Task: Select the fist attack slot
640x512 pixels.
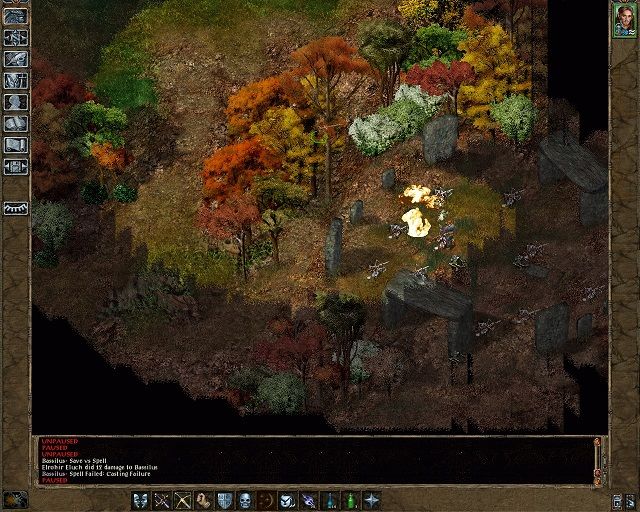Action: 204,499
